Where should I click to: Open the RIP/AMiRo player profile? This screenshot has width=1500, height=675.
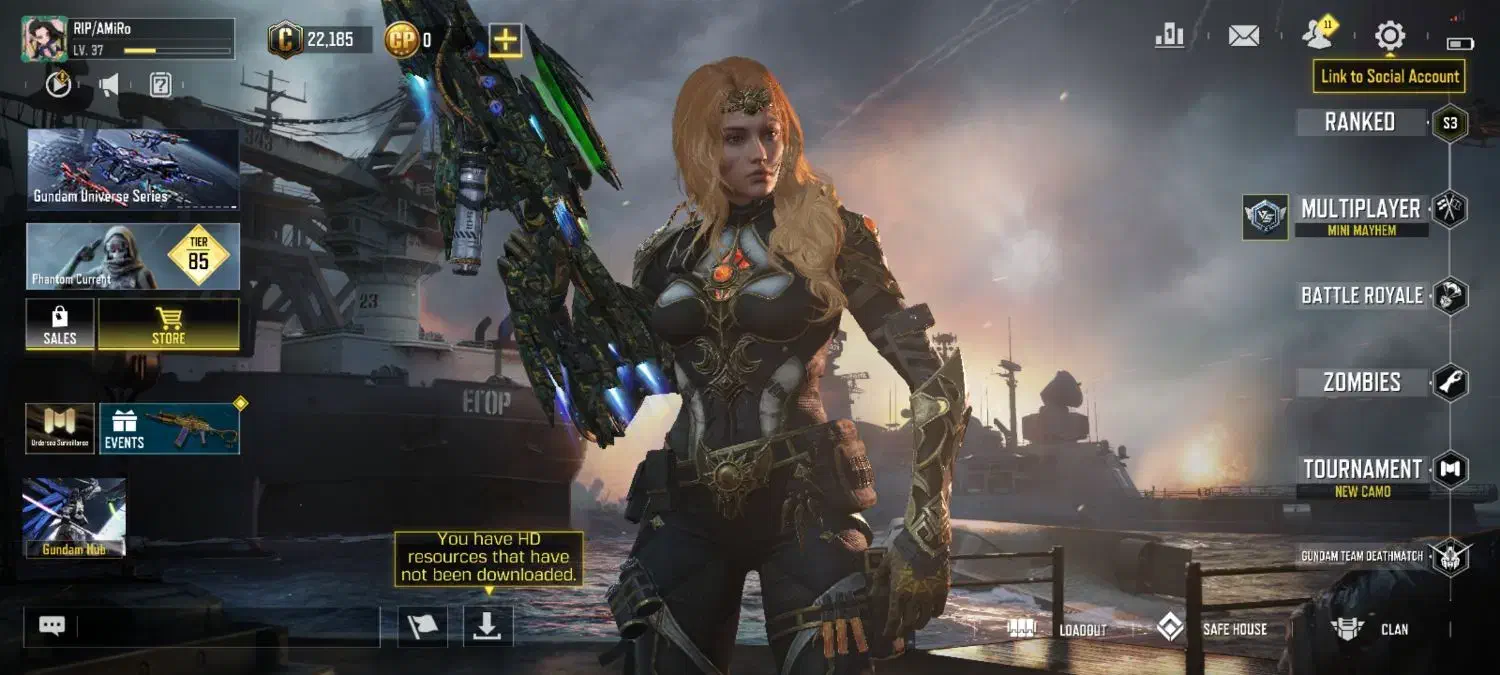pyautogui.click(x=44, y=39)
